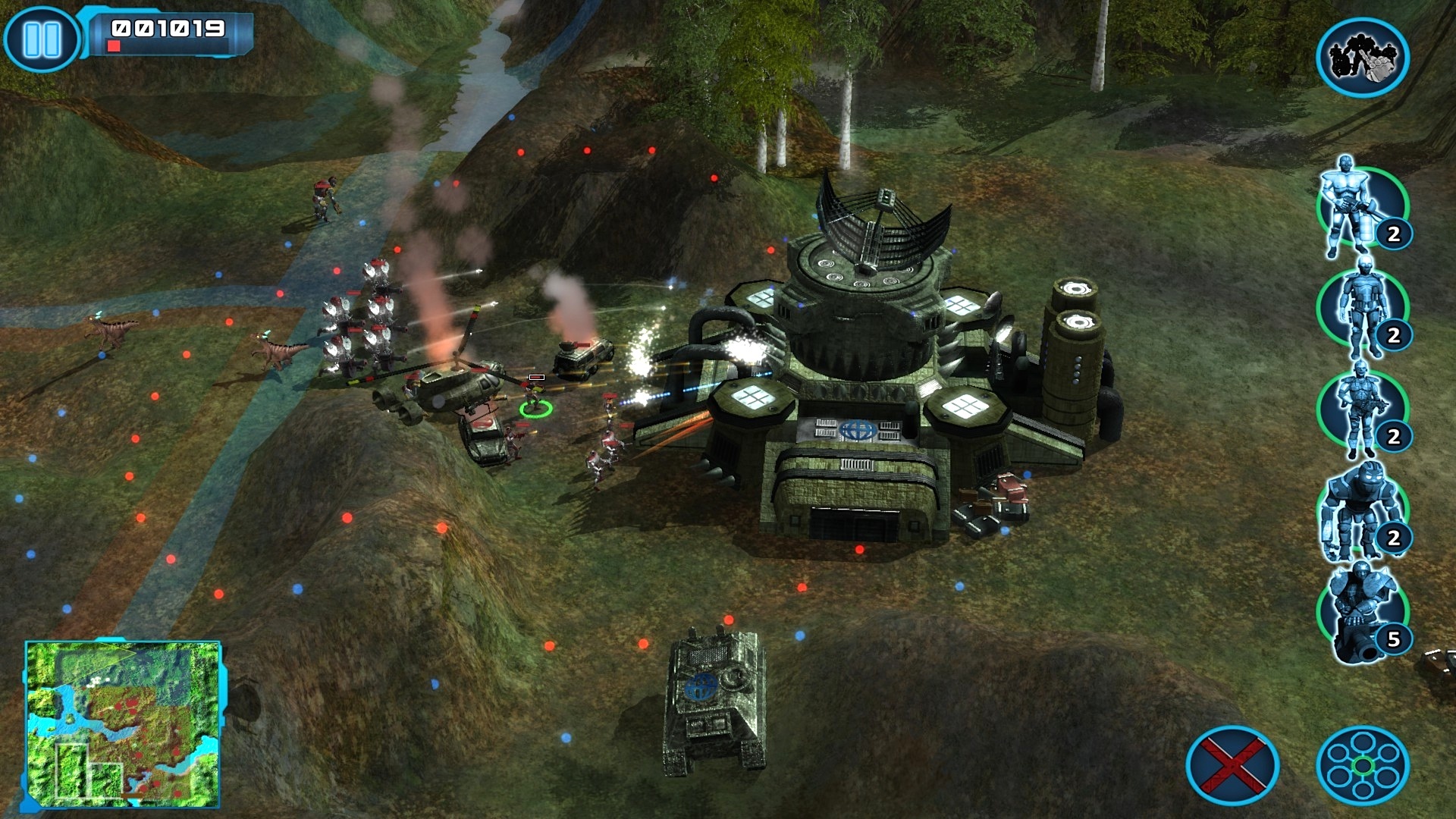Click the red progress marker under the credits bar
1456x819 pixels.
click(x=115, y=47)
